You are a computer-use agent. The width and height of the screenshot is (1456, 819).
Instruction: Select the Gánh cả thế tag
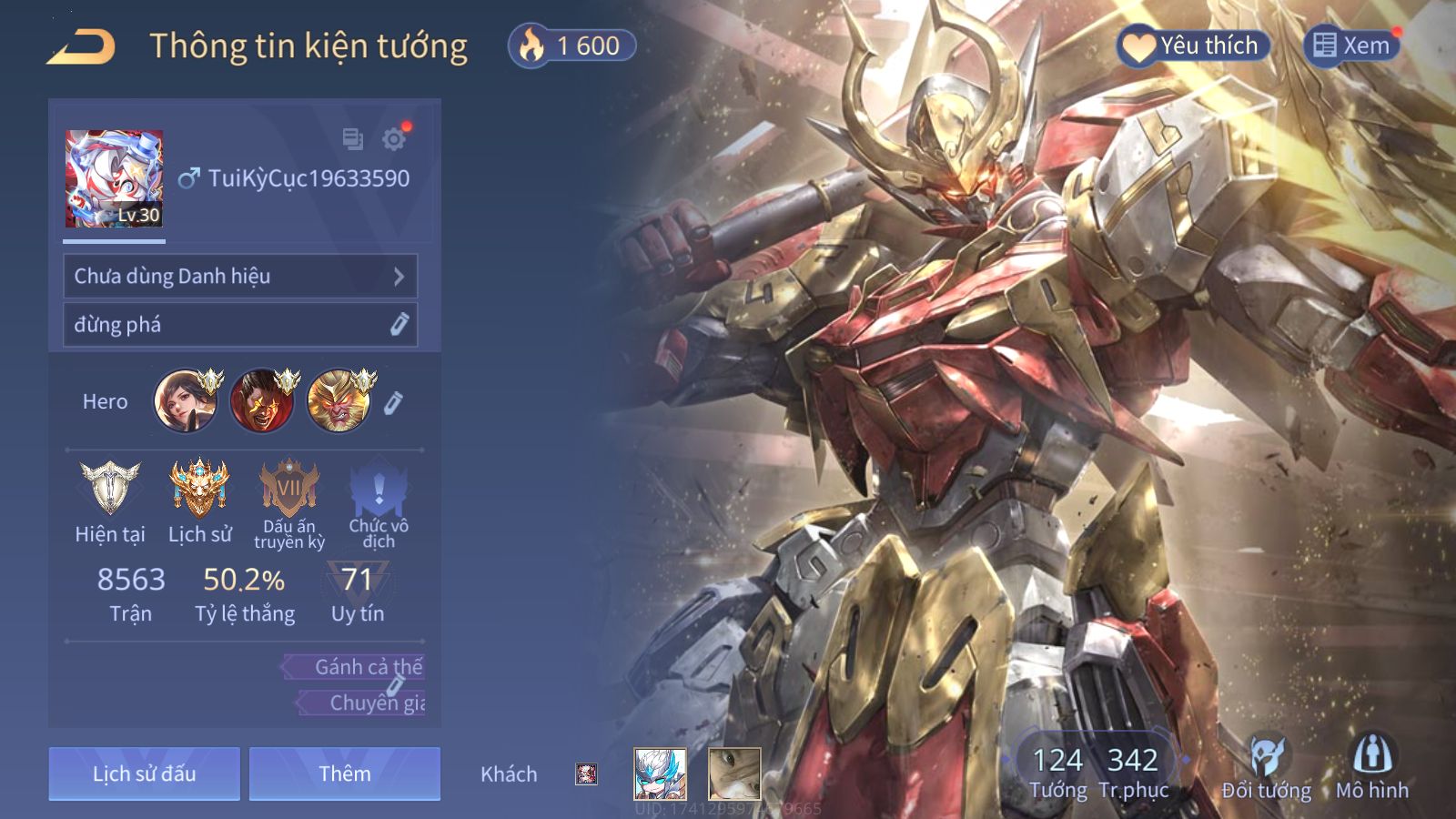(357, 667)
